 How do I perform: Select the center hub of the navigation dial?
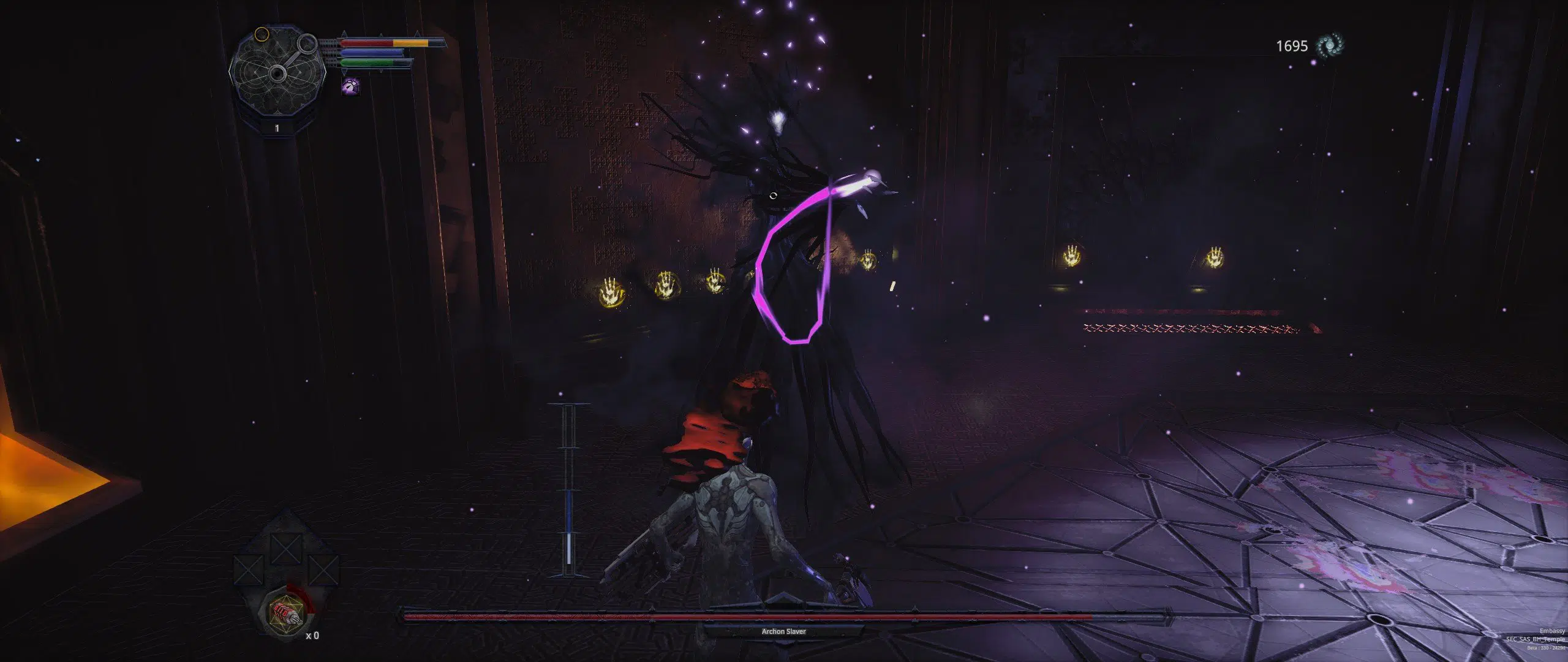[x=277, y=74]
